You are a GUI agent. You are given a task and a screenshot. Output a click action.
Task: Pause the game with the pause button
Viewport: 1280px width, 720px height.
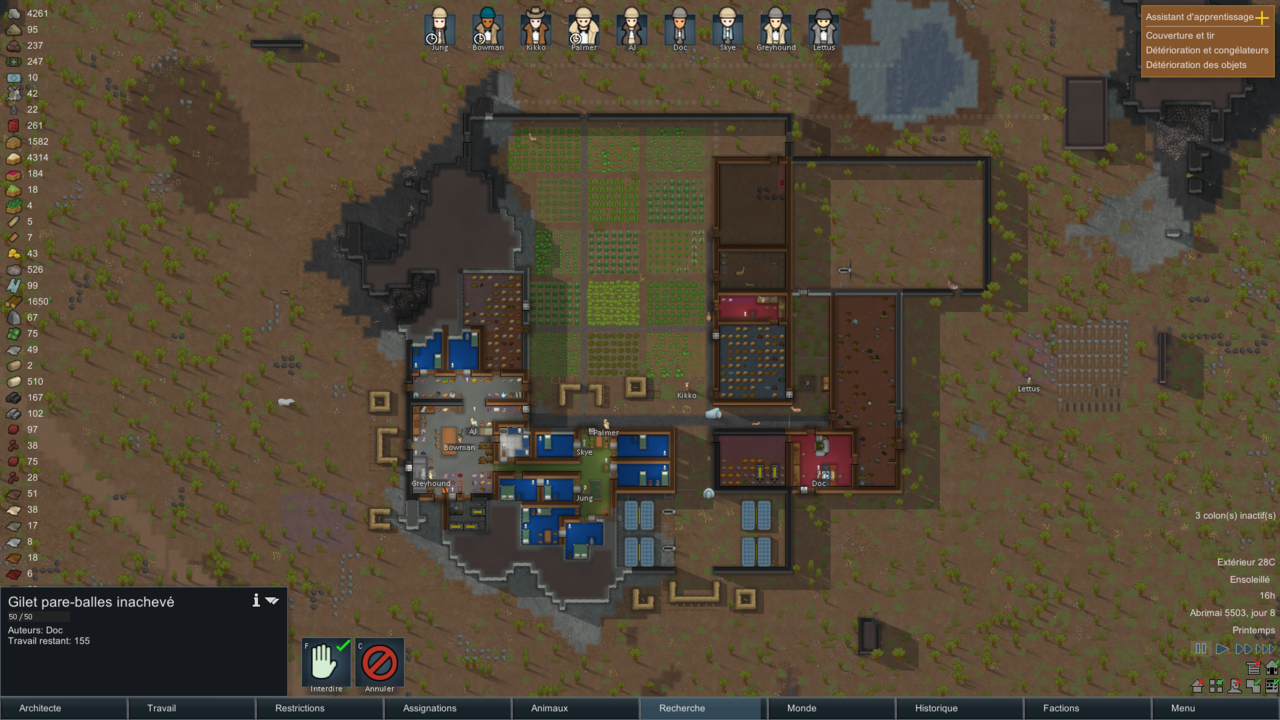pyautogui.click(x=1201, y=649)
